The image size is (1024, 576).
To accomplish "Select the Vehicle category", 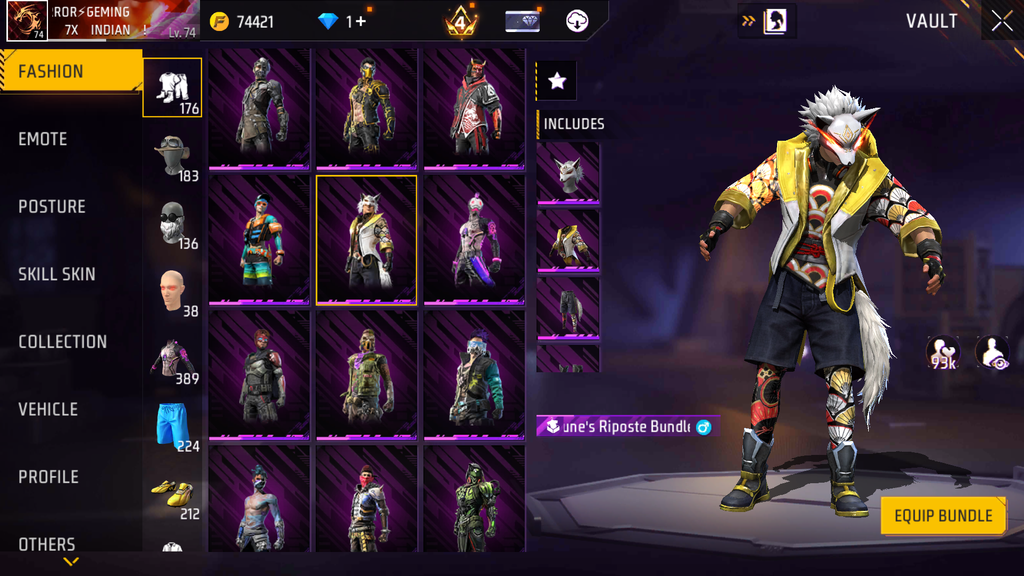I will [48, 409].
